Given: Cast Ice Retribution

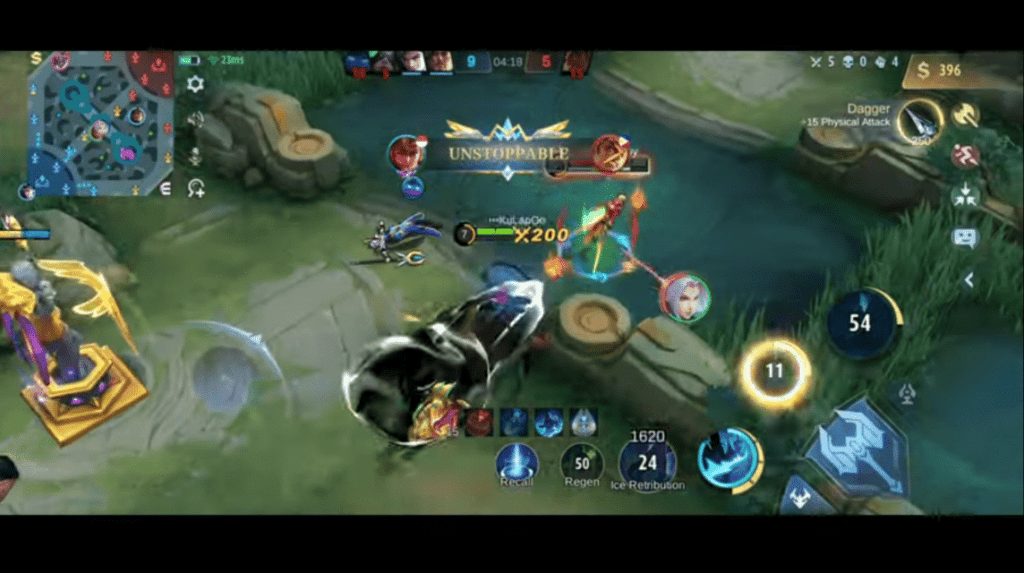Looking at the screenshot, I should (x=647, y=462).
